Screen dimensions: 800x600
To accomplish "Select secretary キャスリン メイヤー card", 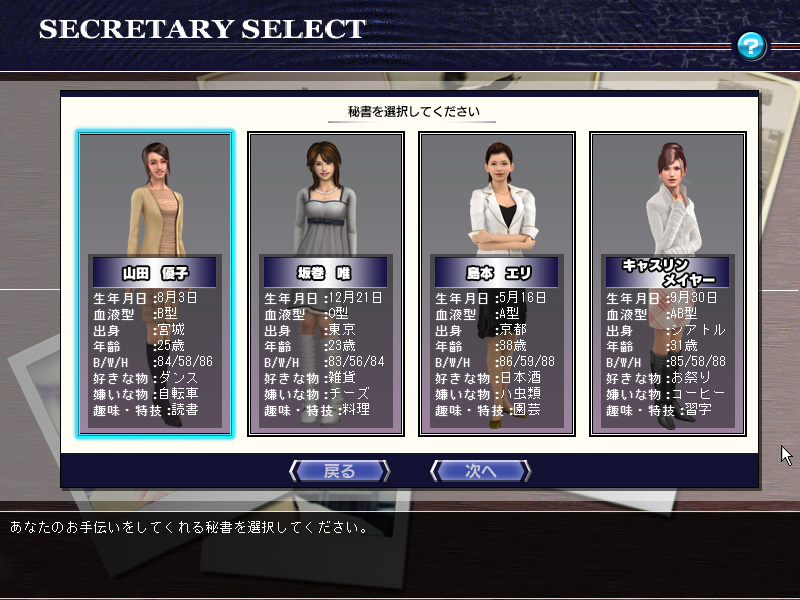I will point(668,284).
